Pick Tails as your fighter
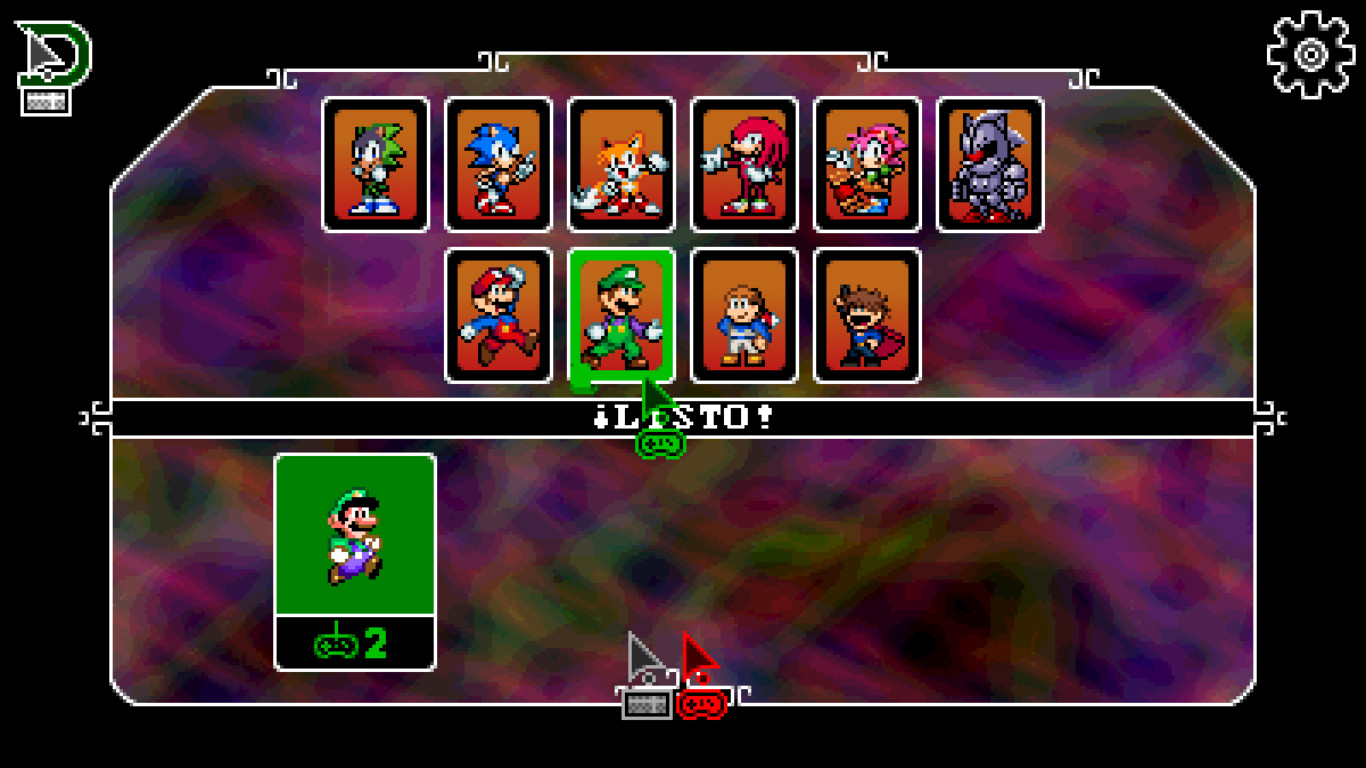 619,163
